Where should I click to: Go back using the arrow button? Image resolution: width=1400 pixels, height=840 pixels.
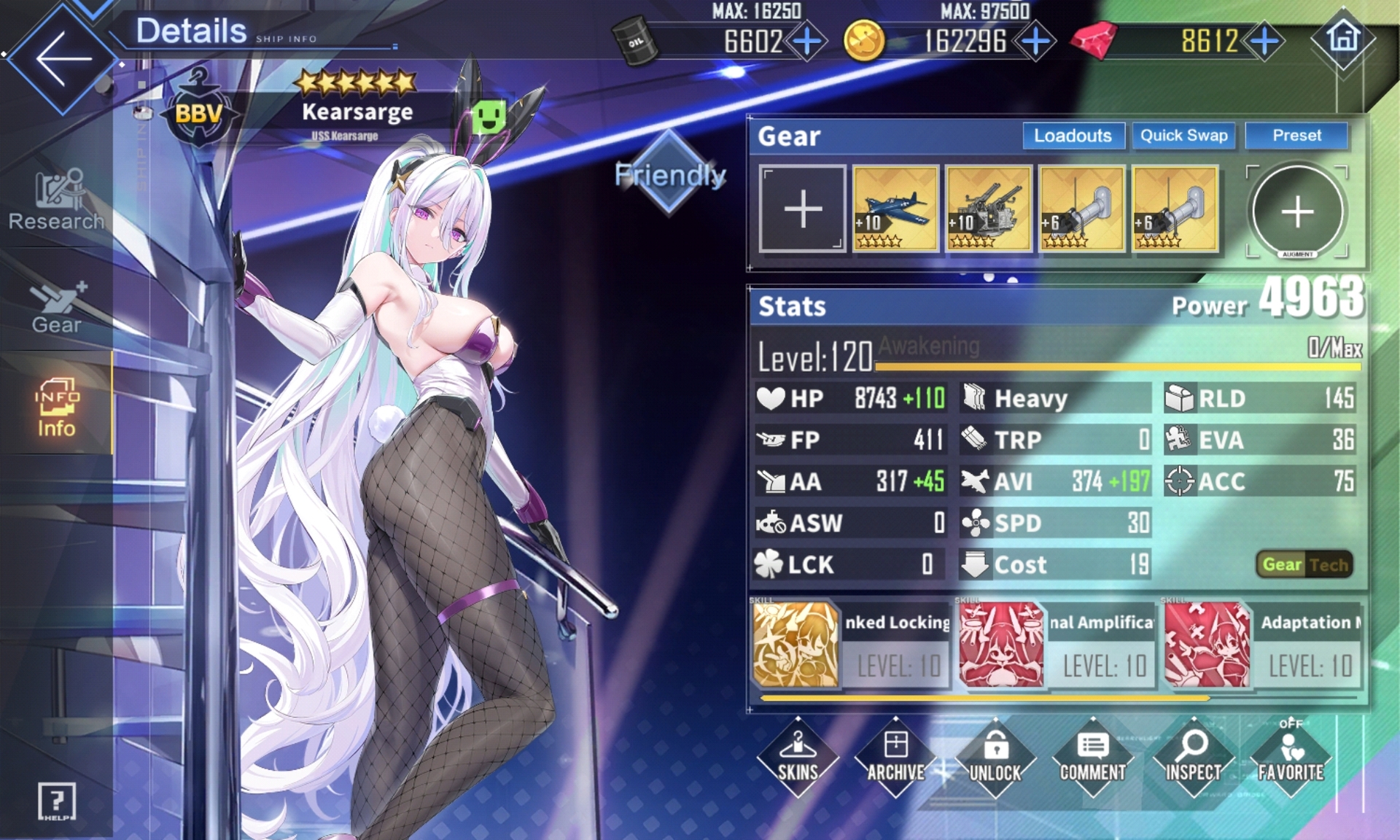click(x=63, y=58)
